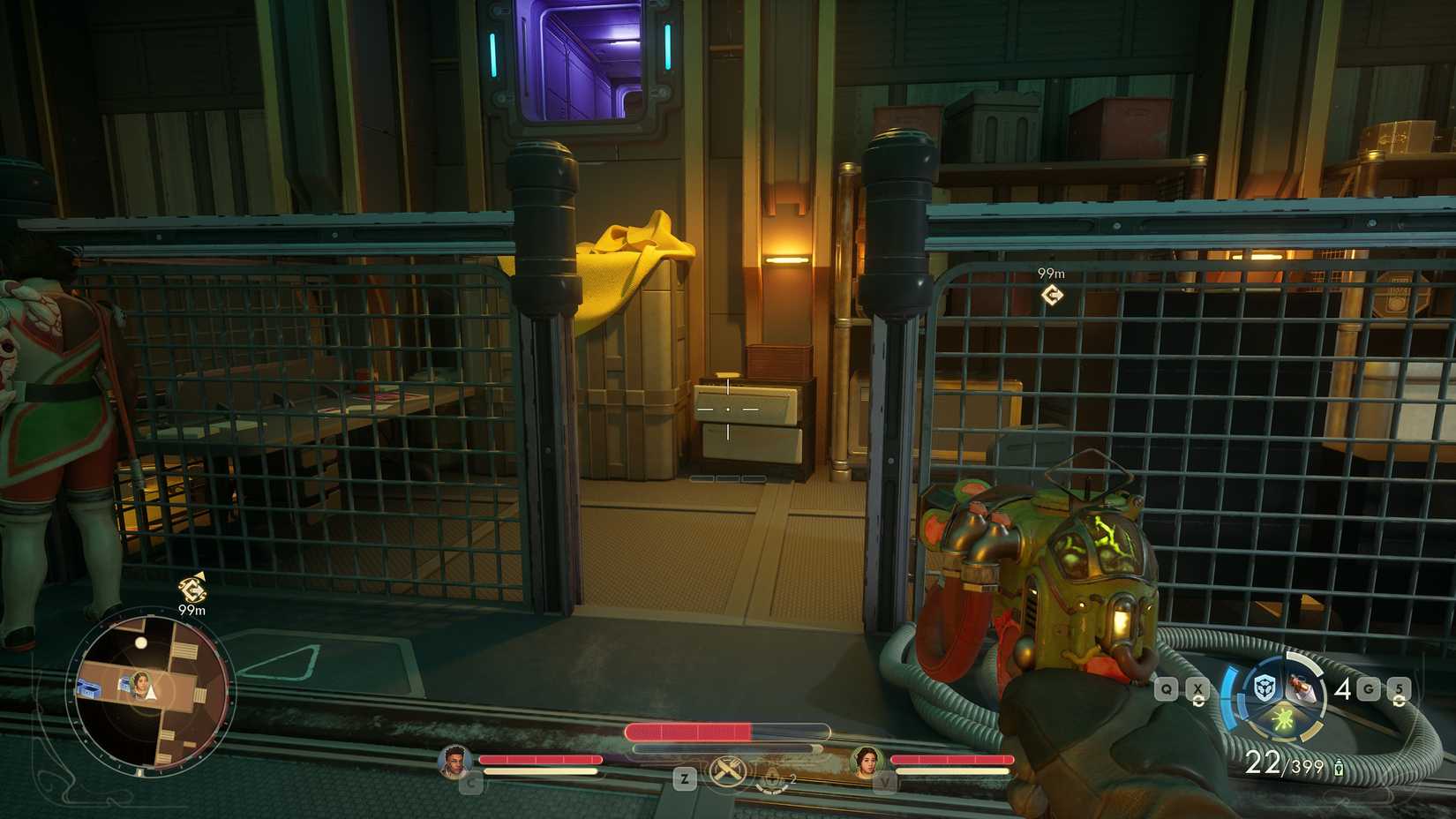Screen dimensions: 1456x819
Task: Click the quest marker icon above the minimap
Action: pos(191,588)
